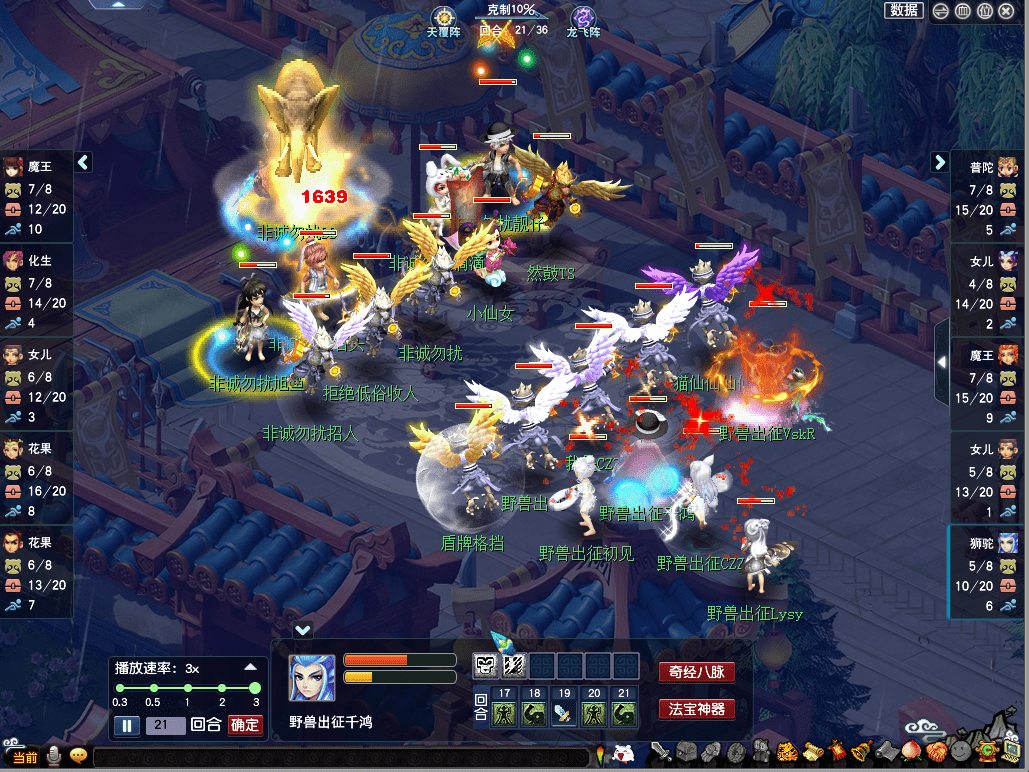Select 狮驼 in the right team list

pos(989,543)
